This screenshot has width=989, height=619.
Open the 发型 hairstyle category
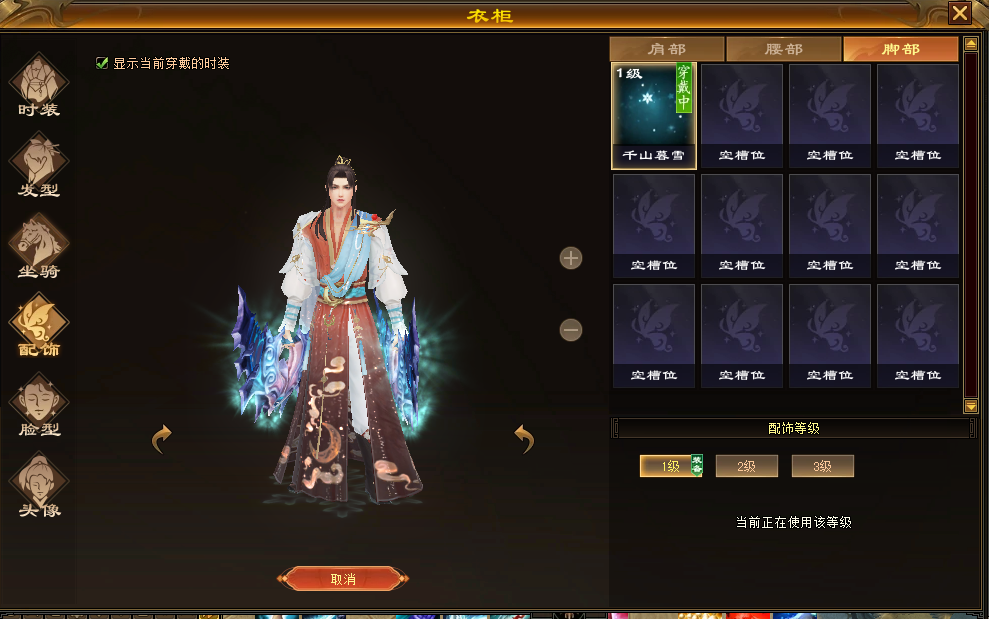point(39,165)
